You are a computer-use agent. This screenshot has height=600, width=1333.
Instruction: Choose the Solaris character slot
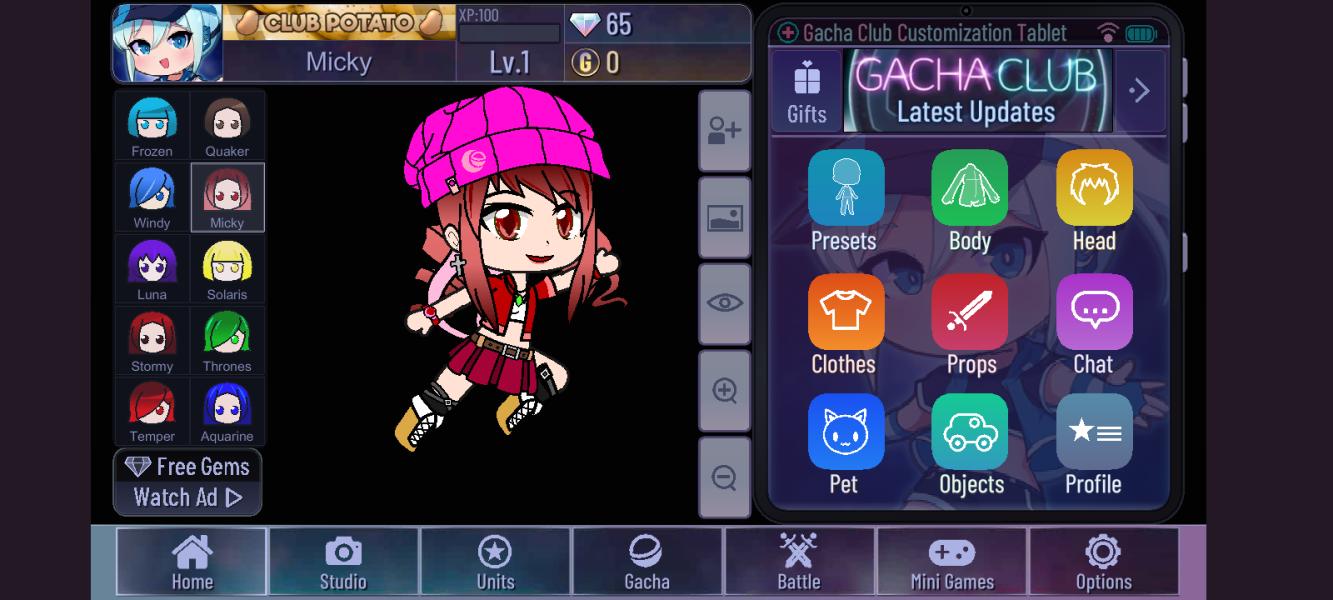tap(227, 269)
